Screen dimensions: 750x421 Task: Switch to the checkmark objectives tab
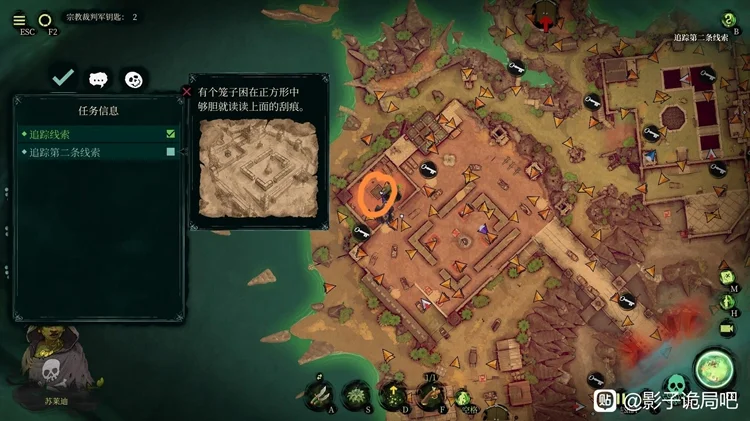tap(63, 77)
